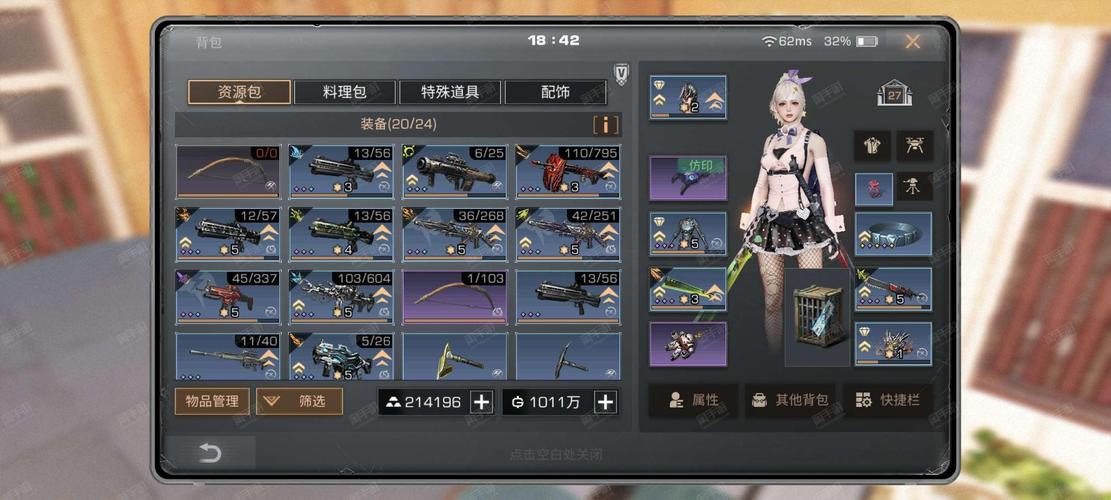The height and width of the screenshot is (500, 1111).
Task: Open the 筛选 filter dropdown
Action: [x=299, y=401]
